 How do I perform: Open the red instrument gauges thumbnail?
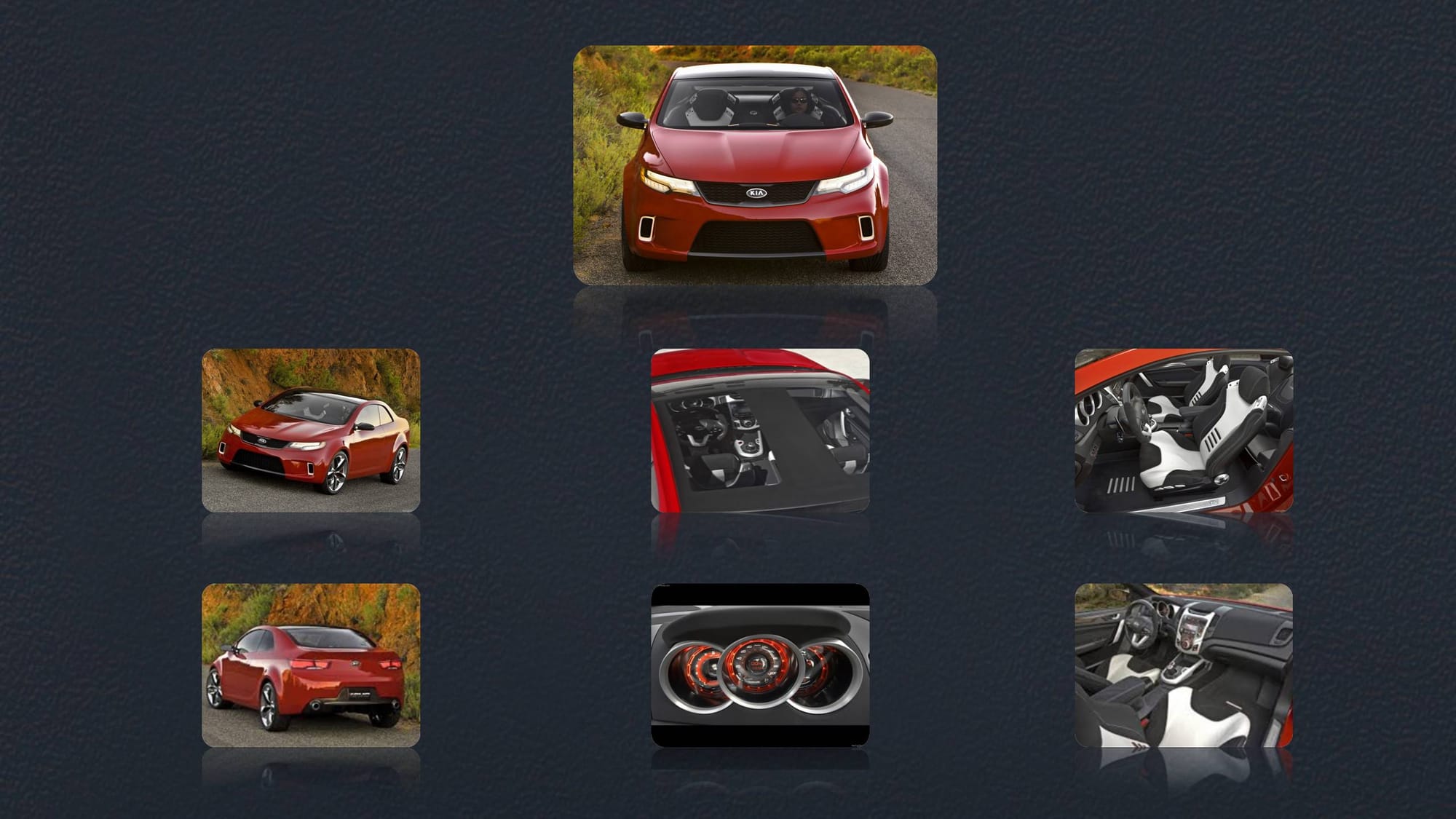pos(760,665)
